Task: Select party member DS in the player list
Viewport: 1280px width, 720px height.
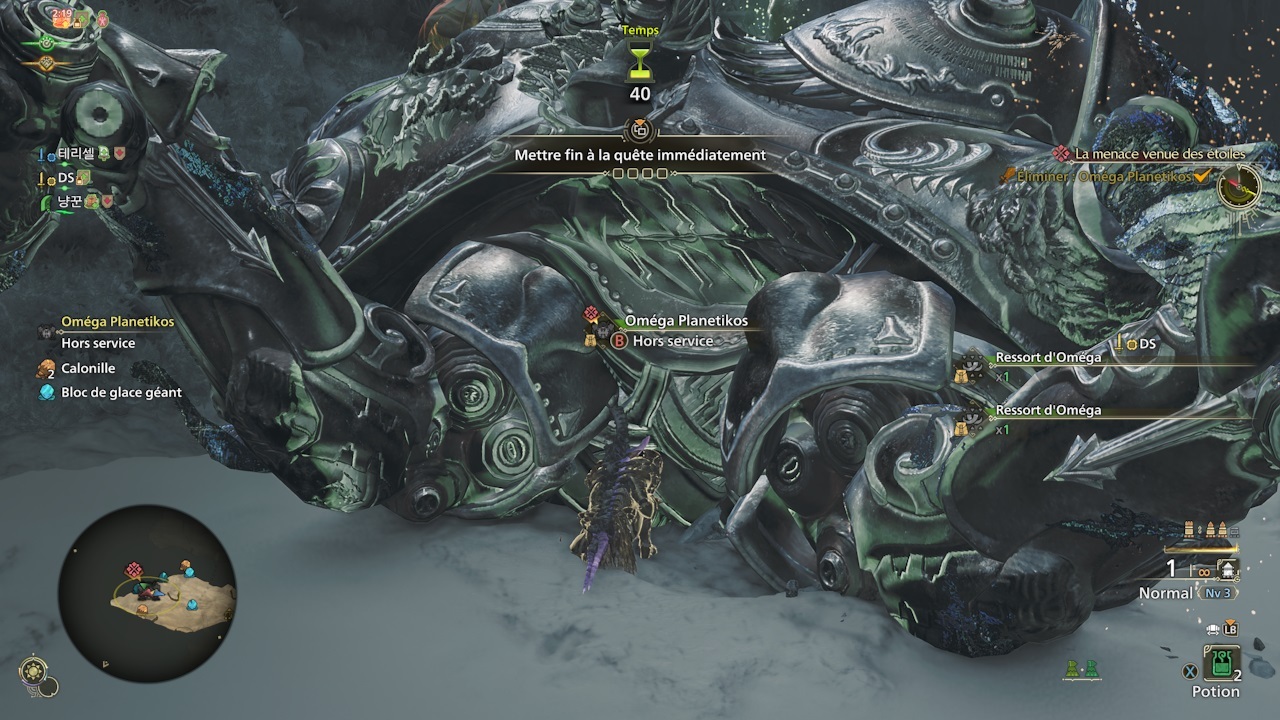Action: pyautogui.click(x=67, y=177)
